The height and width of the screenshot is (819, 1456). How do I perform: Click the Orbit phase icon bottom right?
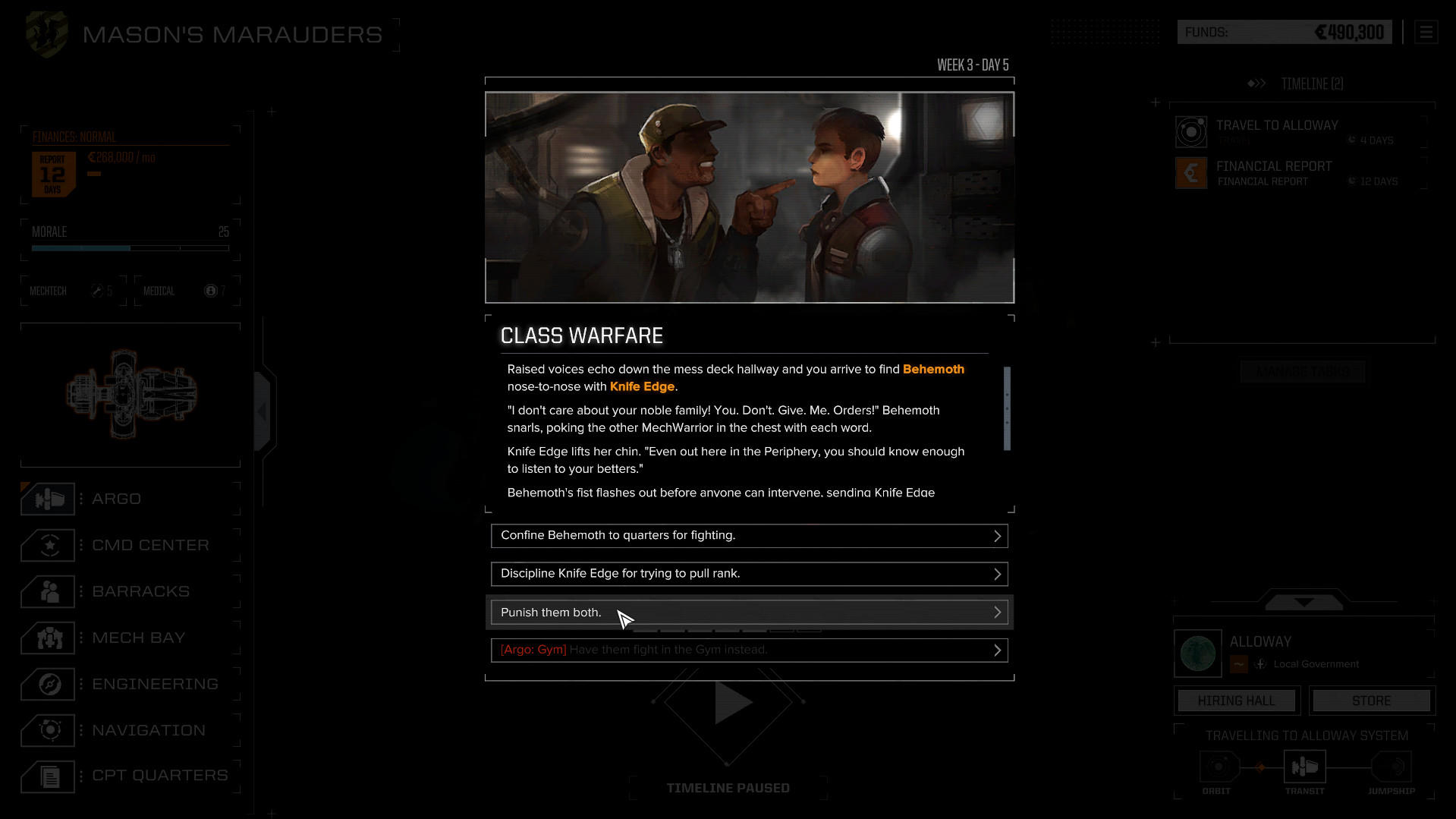click(1218, 767)
